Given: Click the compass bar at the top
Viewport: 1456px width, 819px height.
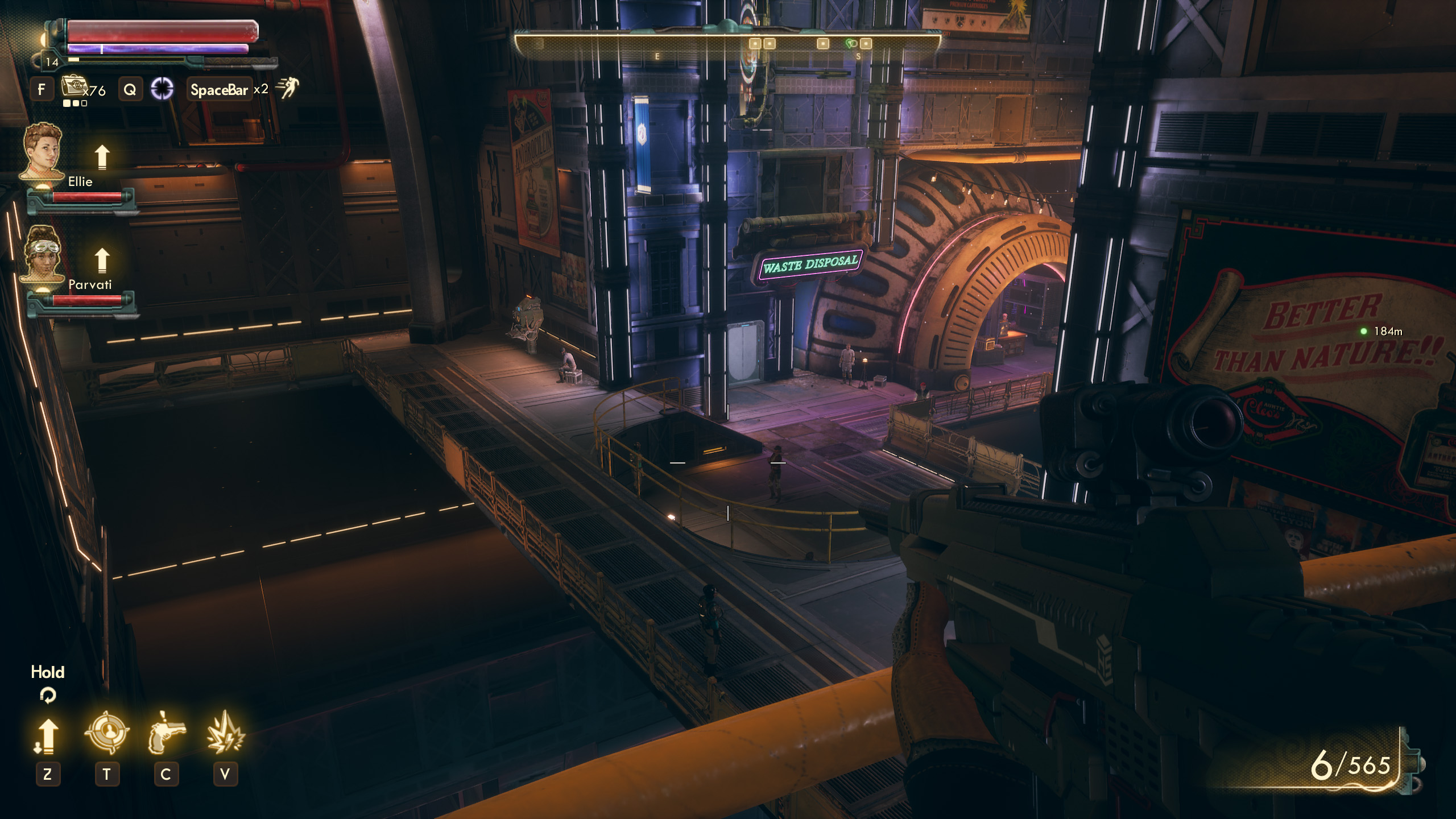Looking at the screenshot, I should [727, 47].
